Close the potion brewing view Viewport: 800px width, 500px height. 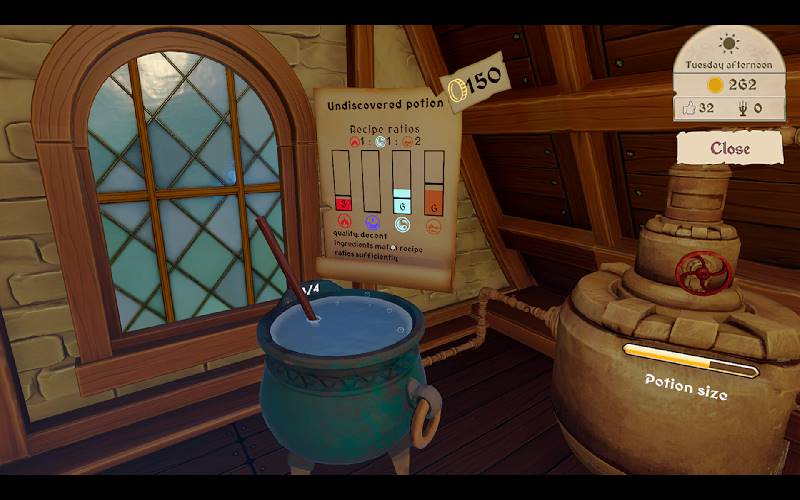729,148
